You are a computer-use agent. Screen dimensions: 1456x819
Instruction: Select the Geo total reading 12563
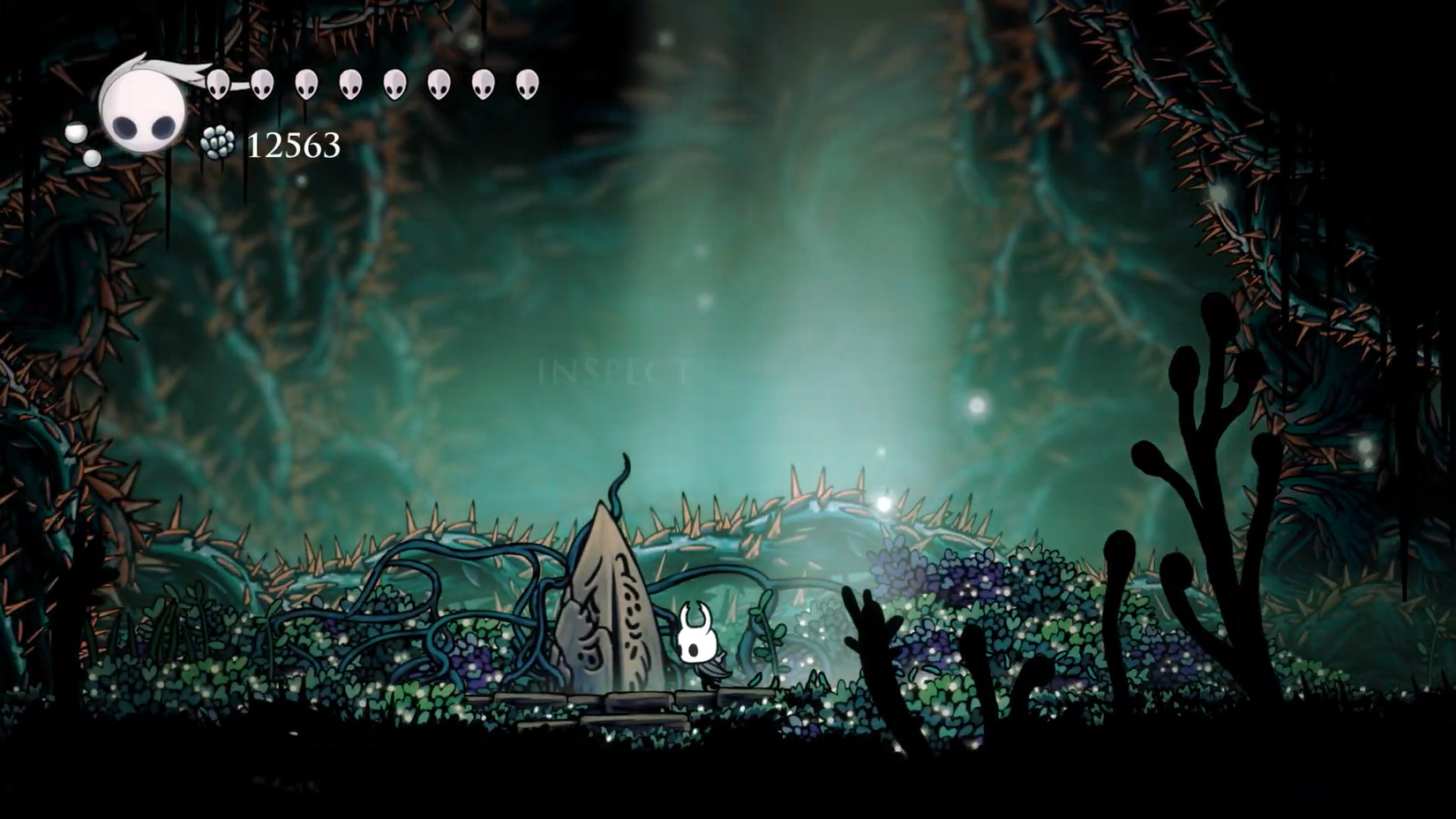click(294, 143)
